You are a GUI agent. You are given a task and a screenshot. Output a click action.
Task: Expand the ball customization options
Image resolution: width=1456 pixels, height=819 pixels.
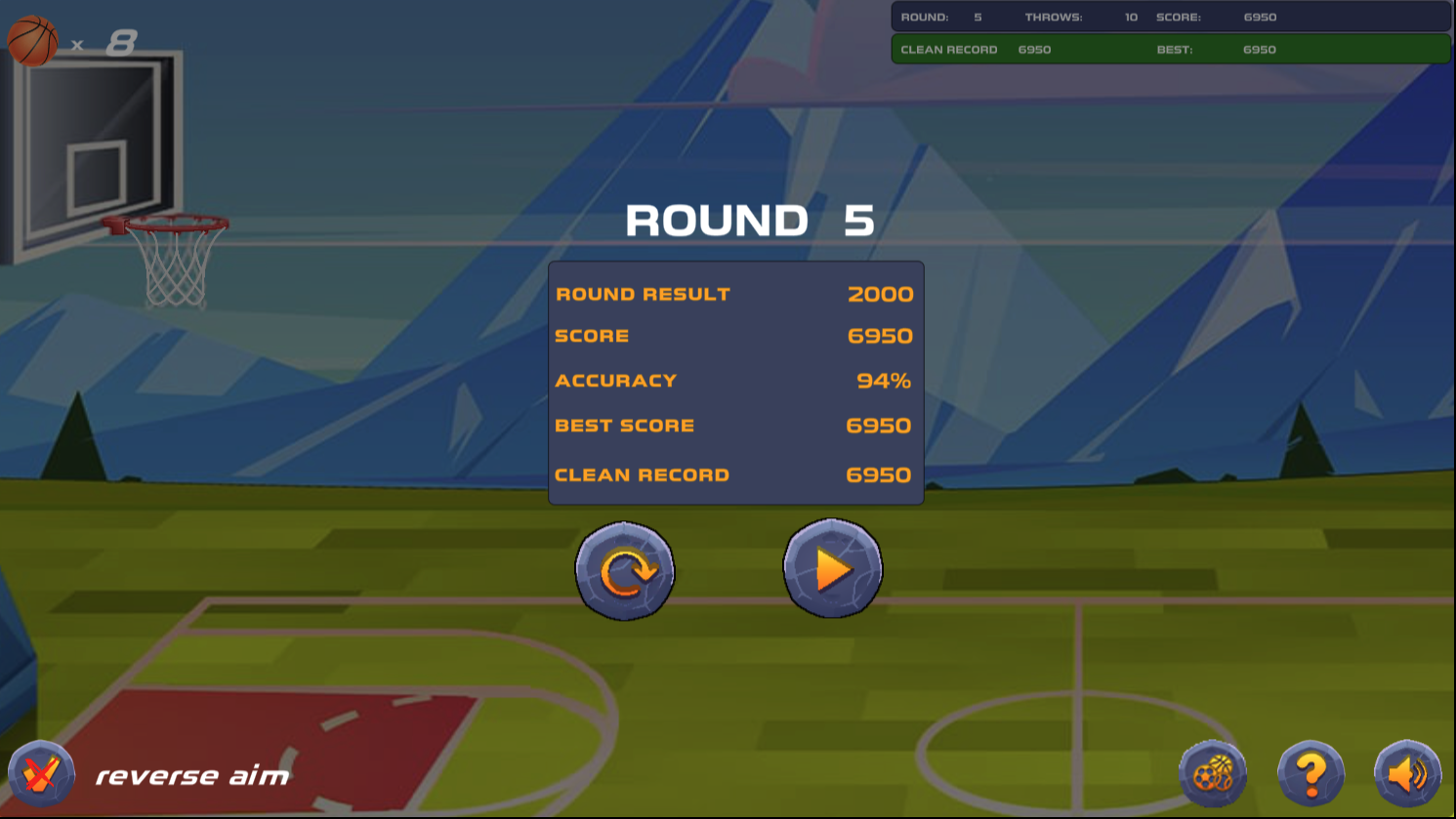click(x=1214, y=772)
